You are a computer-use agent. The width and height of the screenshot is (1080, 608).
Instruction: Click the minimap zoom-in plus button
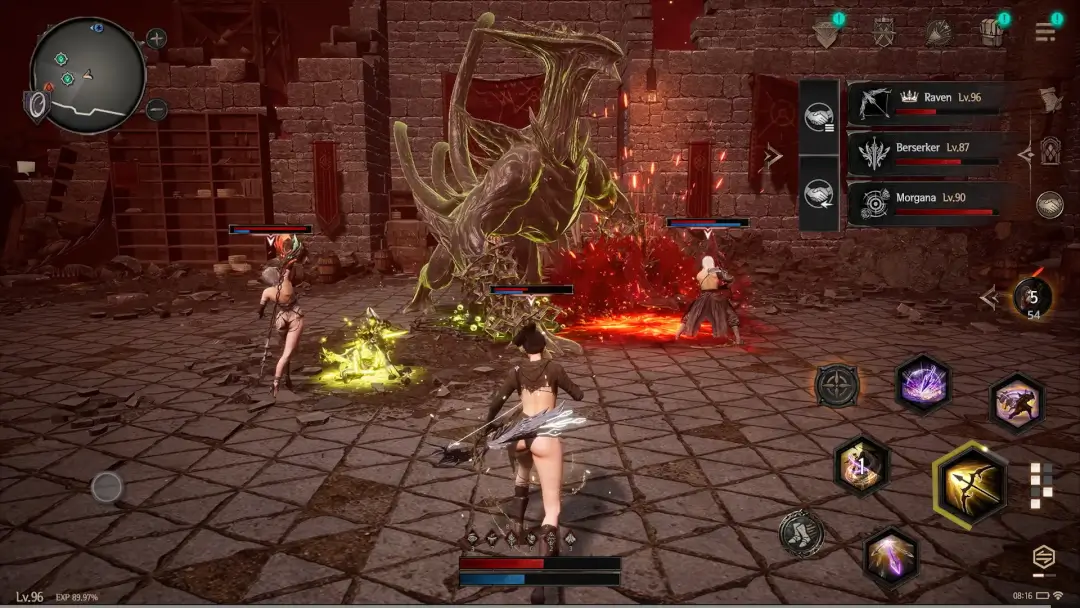click(x=157, y=39)
